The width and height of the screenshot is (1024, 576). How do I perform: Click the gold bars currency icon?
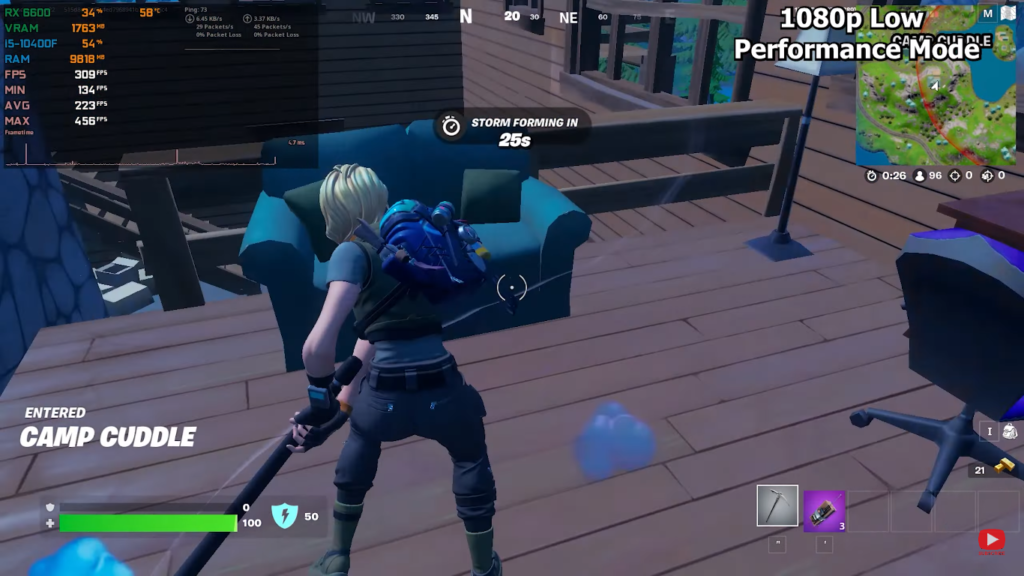pos(1006,466)
